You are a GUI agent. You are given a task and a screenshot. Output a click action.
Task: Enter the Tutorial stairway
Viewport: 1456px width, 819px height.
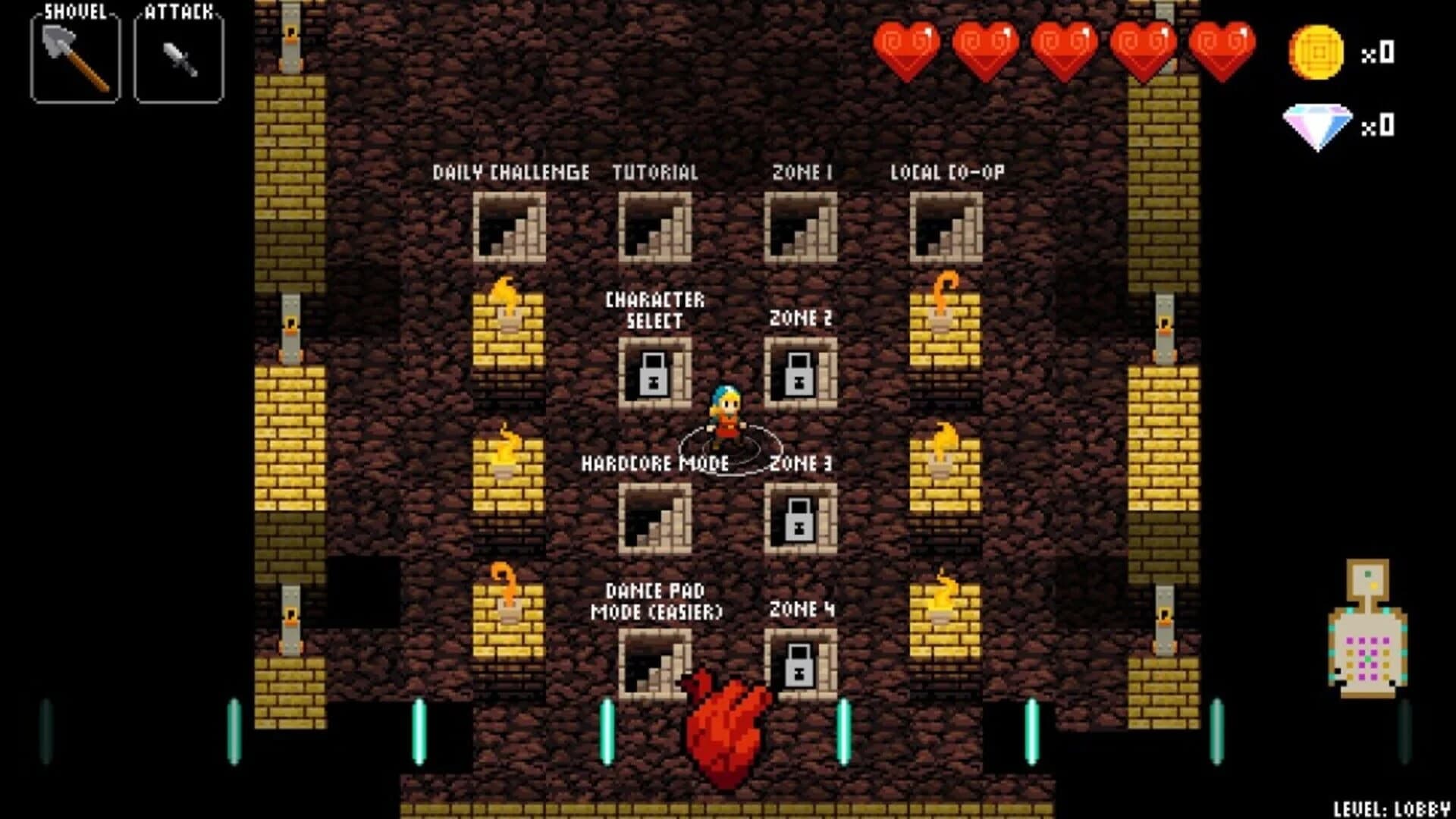click(656, 226)
